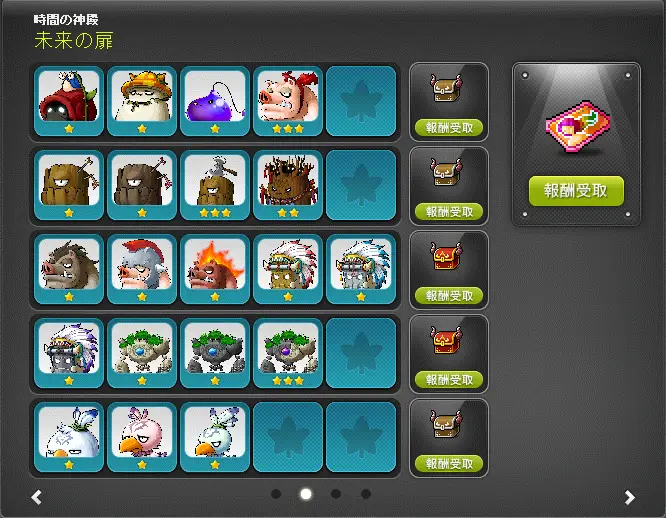Go to the next collection page arrow

tap(630, 497)
